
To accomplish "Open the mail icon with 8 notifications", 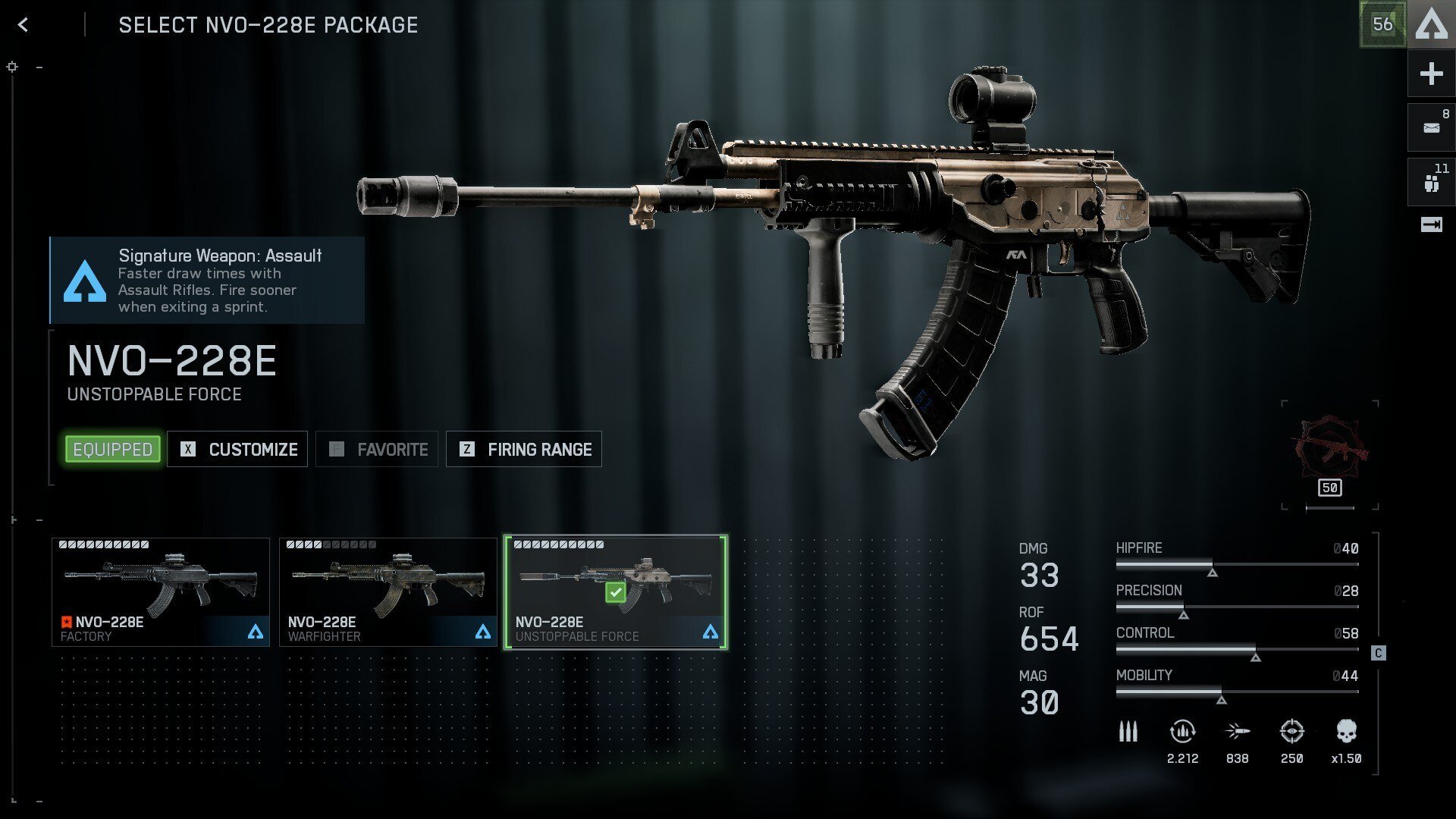I will 1431,127.
